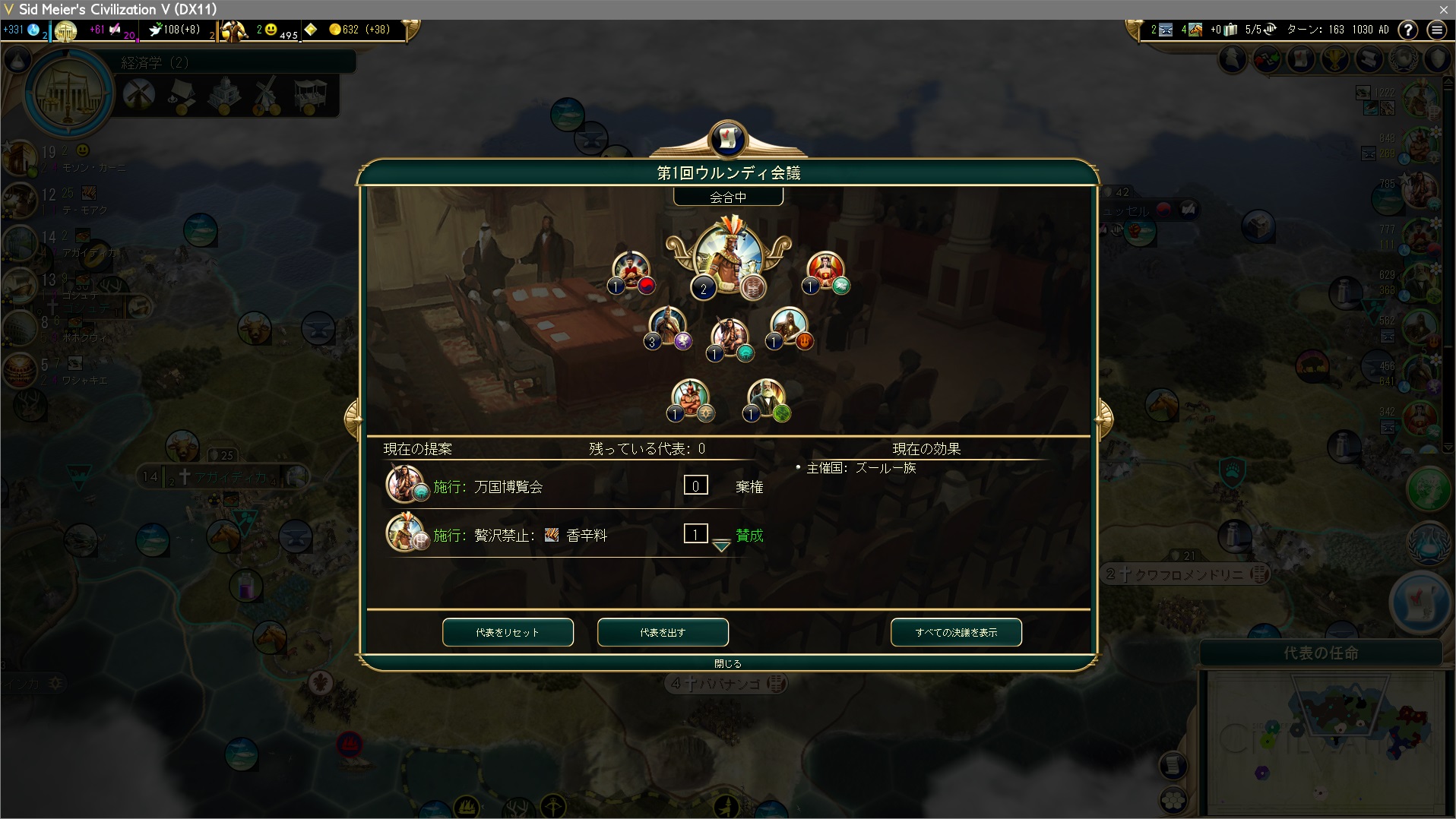
Task: Submit votes with 代表を出す
Action: coord(663,632)
